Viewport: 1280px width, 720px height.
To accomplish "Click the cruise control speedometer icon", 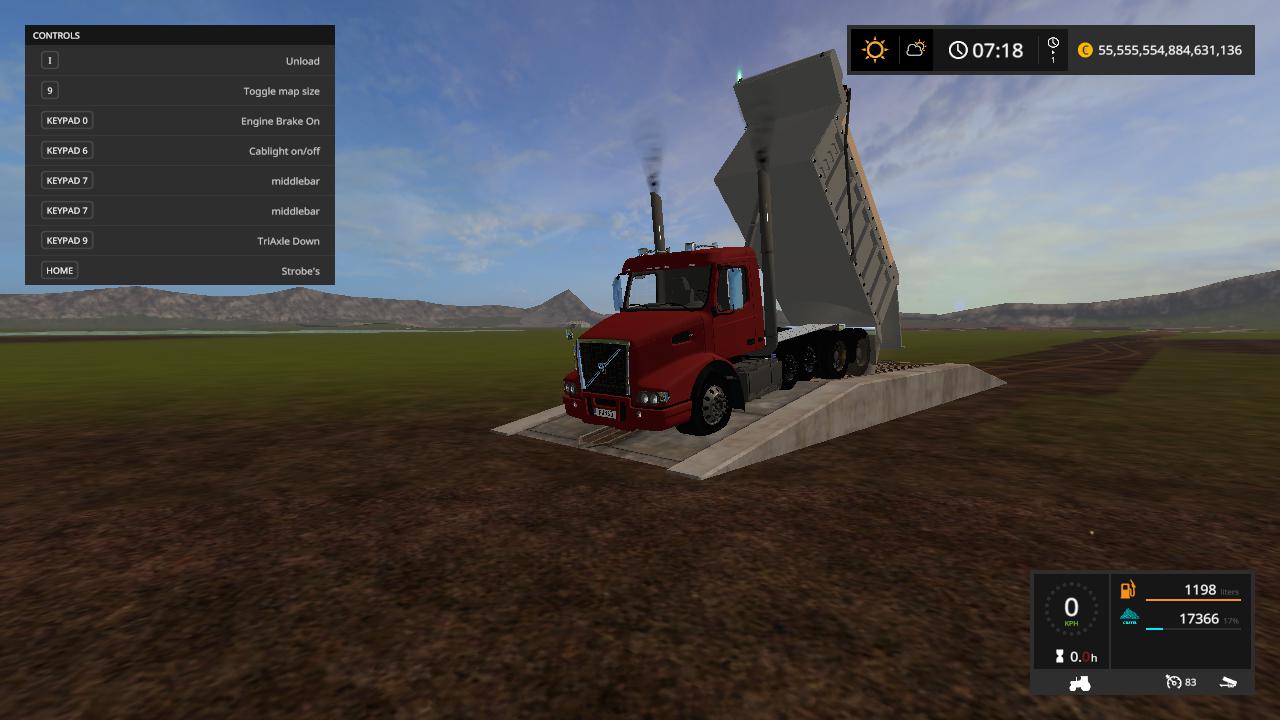I will (x=1173, y=682).
